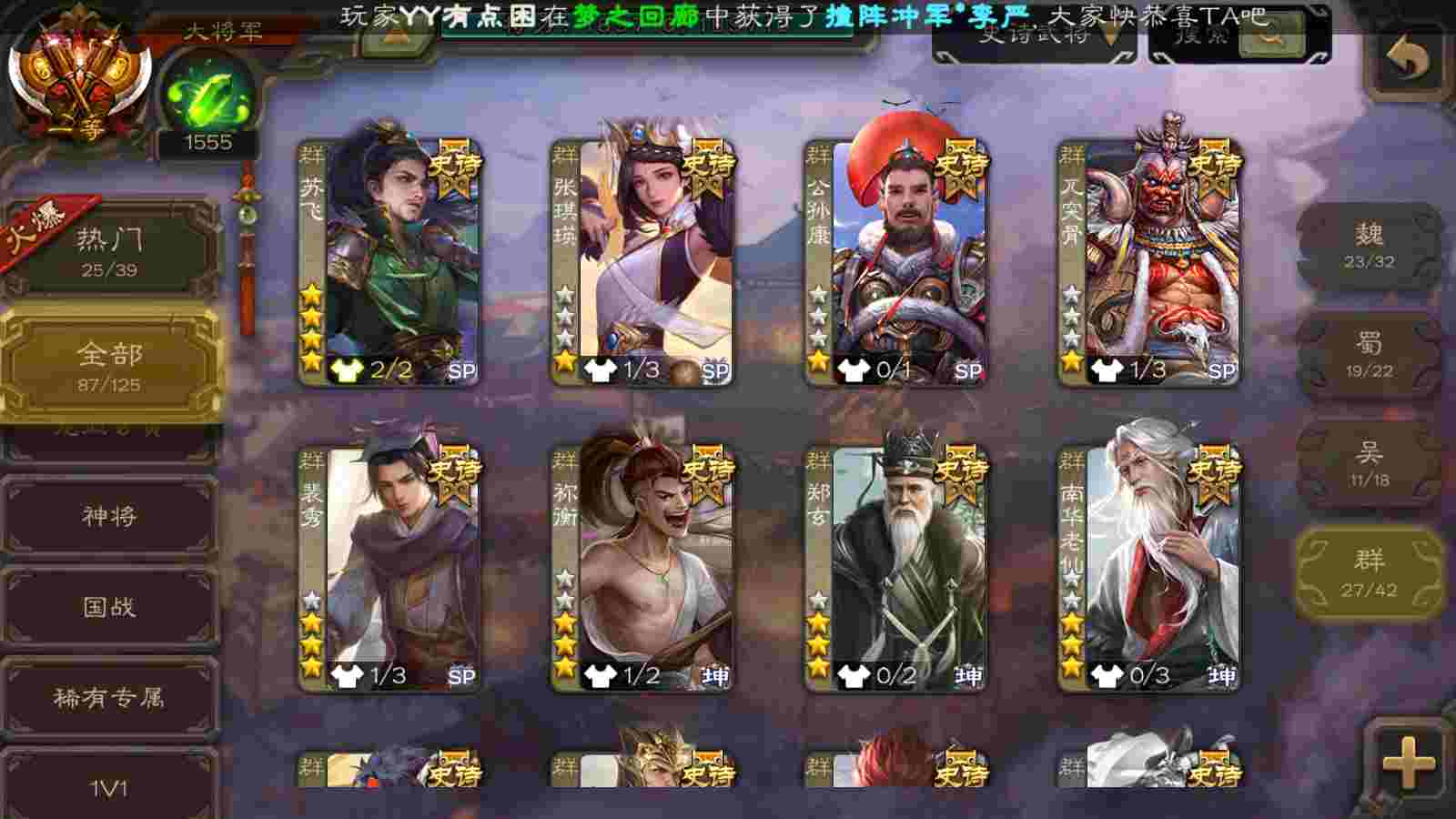This screenshot has width=1456, height=819.
Task: Open the 神将 category
Action: (x=109, y=516)
